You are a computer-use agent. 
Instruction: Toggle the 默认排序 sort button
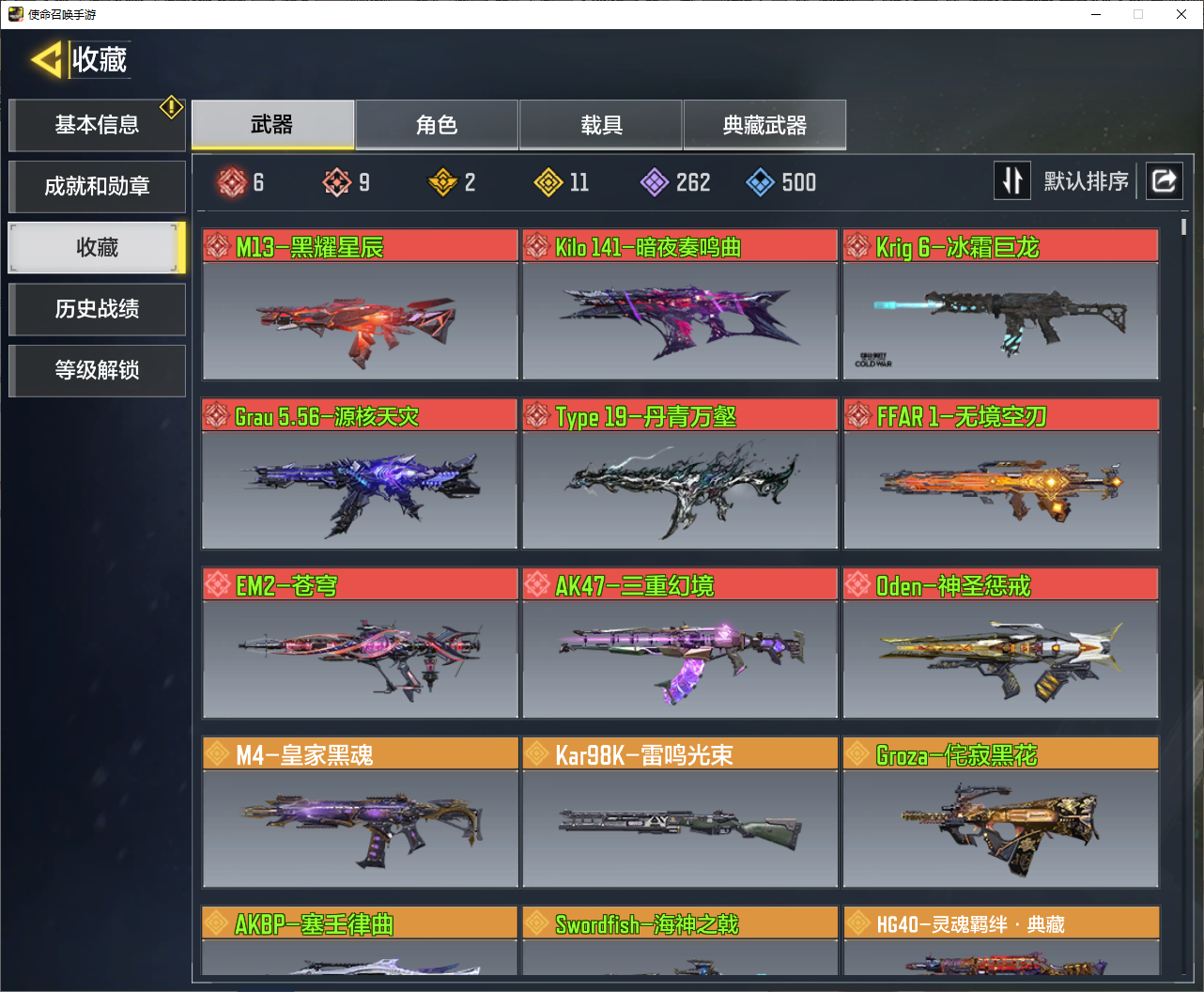point(1012,180)
